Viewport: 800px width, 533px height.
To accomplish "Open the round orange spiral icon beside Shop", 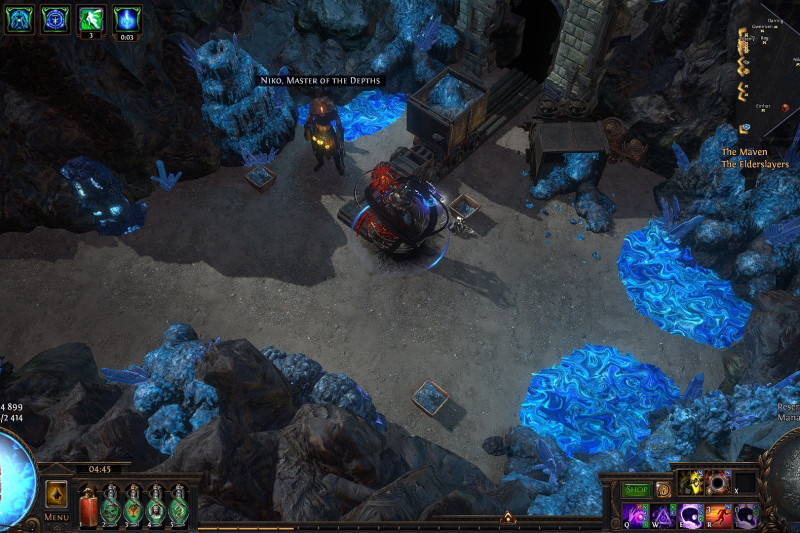I will pyautogui.click(x=662, y=489).
